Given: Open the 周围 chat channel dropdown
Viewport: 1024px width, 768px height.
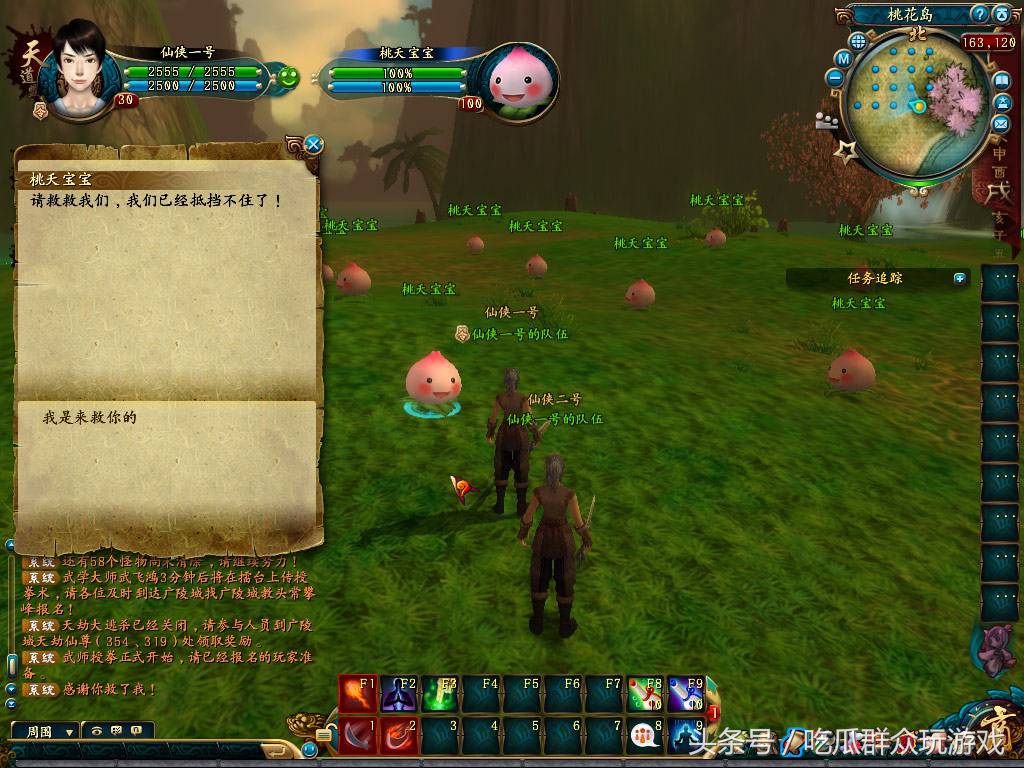Looking at the screenshot, I should coord(45,731).
